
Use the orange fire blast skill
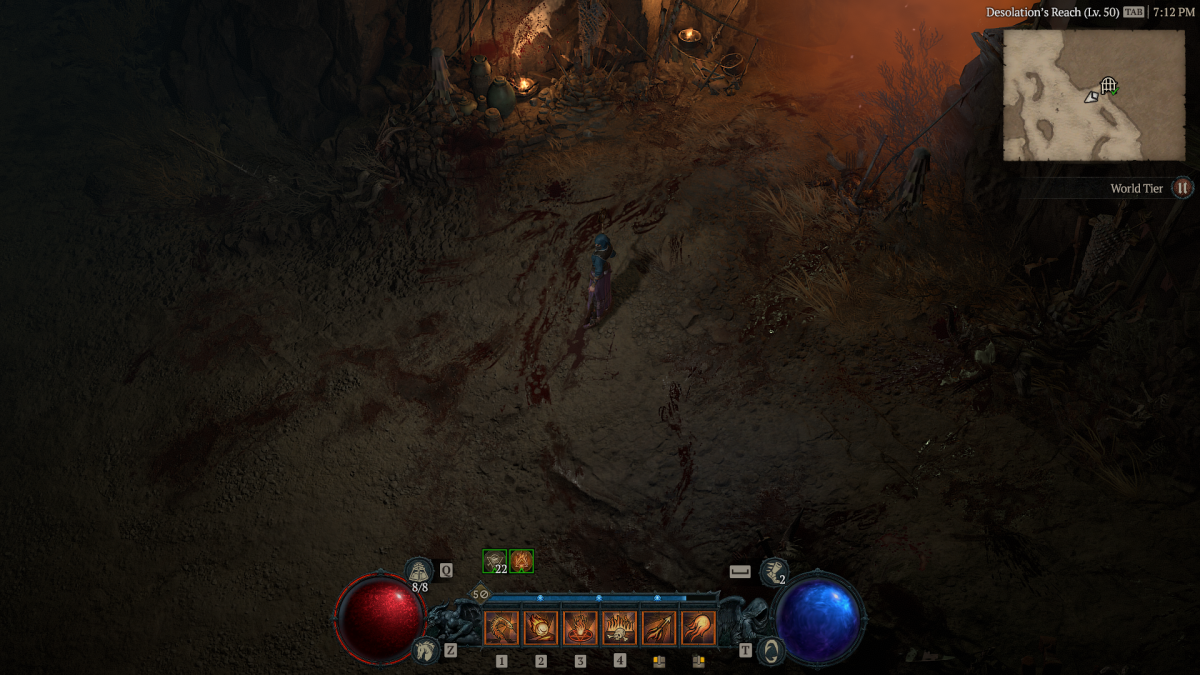click(x=698, y=628)
